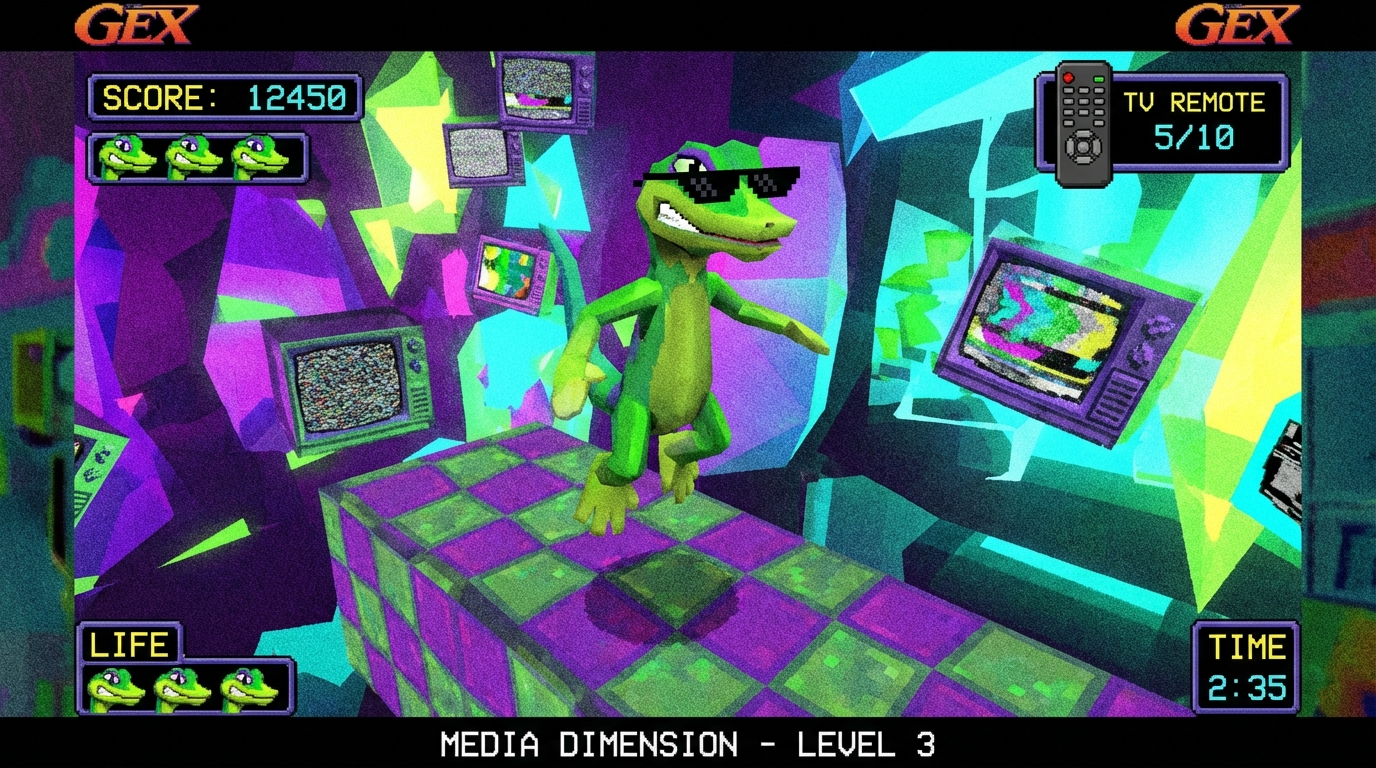Click the green button on the remote icon
Image resolution: width=1376 pixels, height=768 pixels.
point(1099,79)
